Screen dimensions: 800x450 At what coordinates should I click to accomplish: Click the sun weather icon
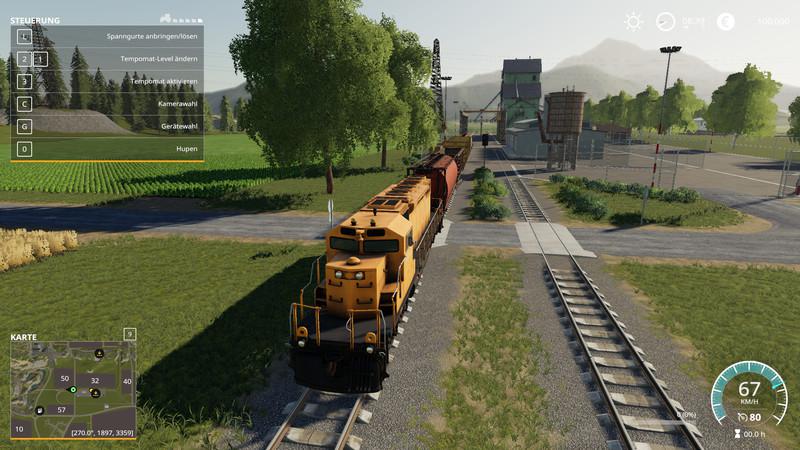point(633,21)
